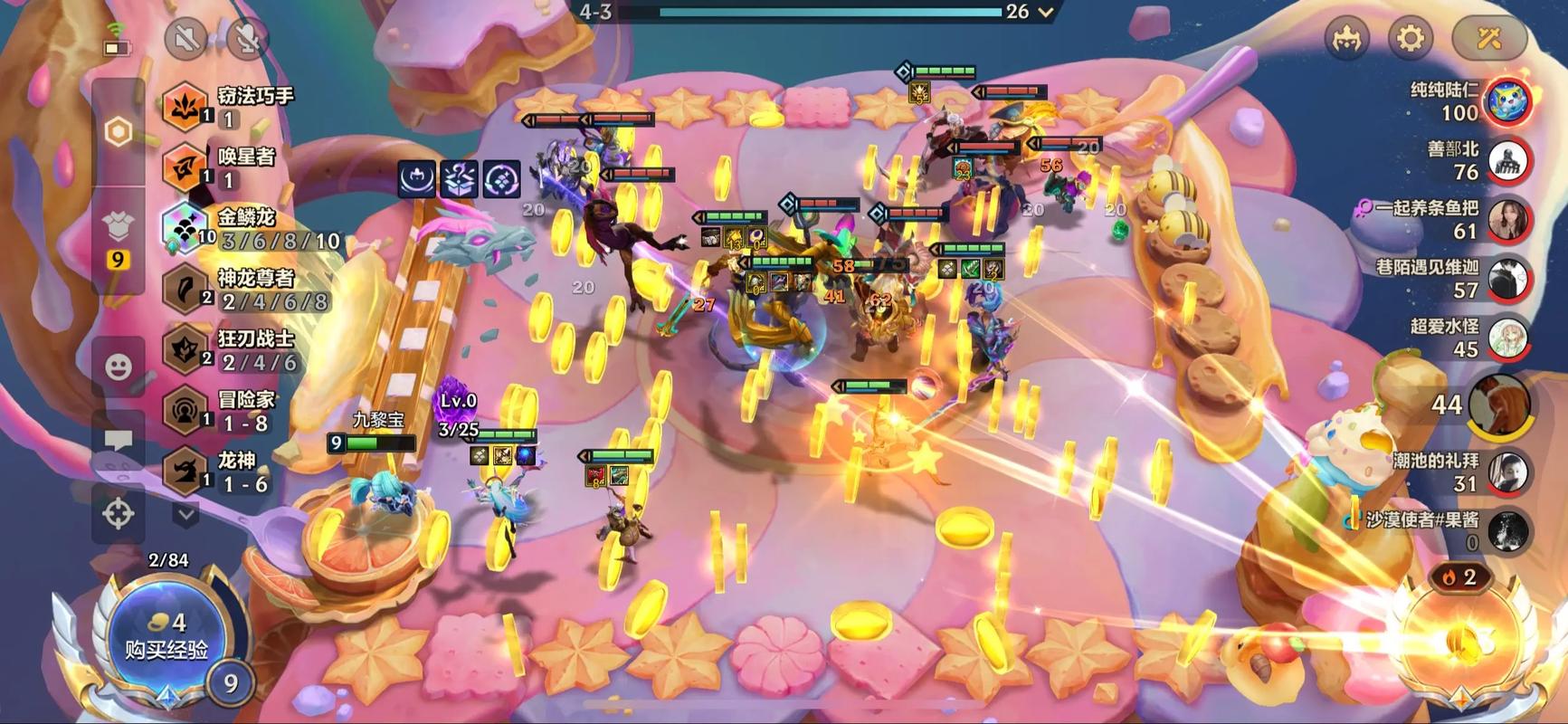Screen dimensions: 1568x724
Task: View player 纯纯陆仁's board
Action: [x=1507, y=100]
